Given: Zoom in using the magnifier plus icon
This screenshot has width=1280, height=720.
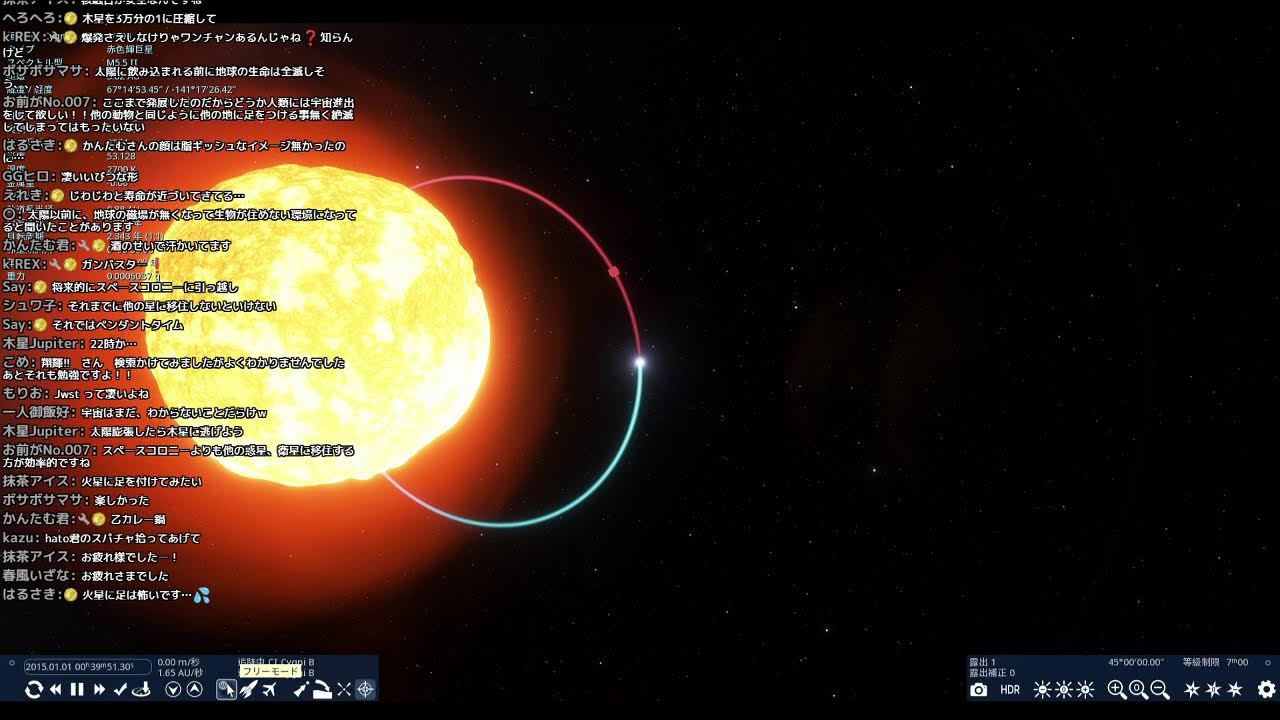Looking at the screenshot, I should click(1116, 689).
